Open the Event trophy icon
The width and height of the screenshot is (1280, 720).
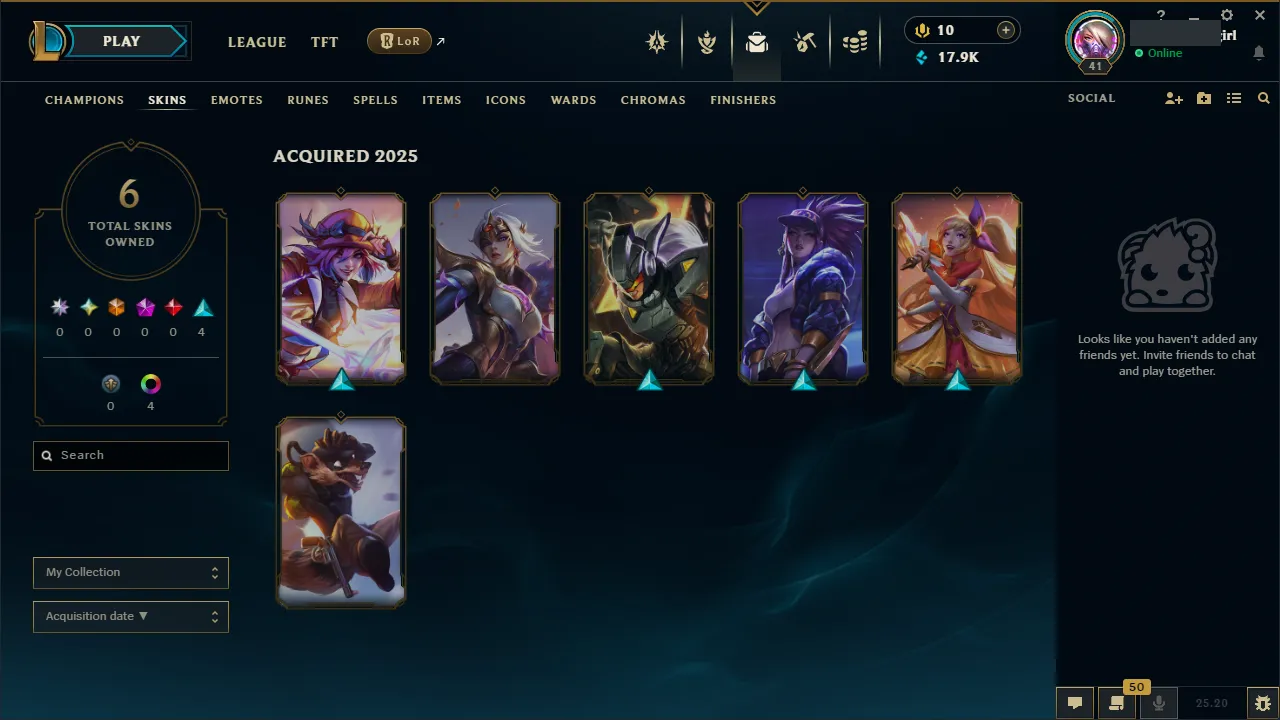point(707,43)
